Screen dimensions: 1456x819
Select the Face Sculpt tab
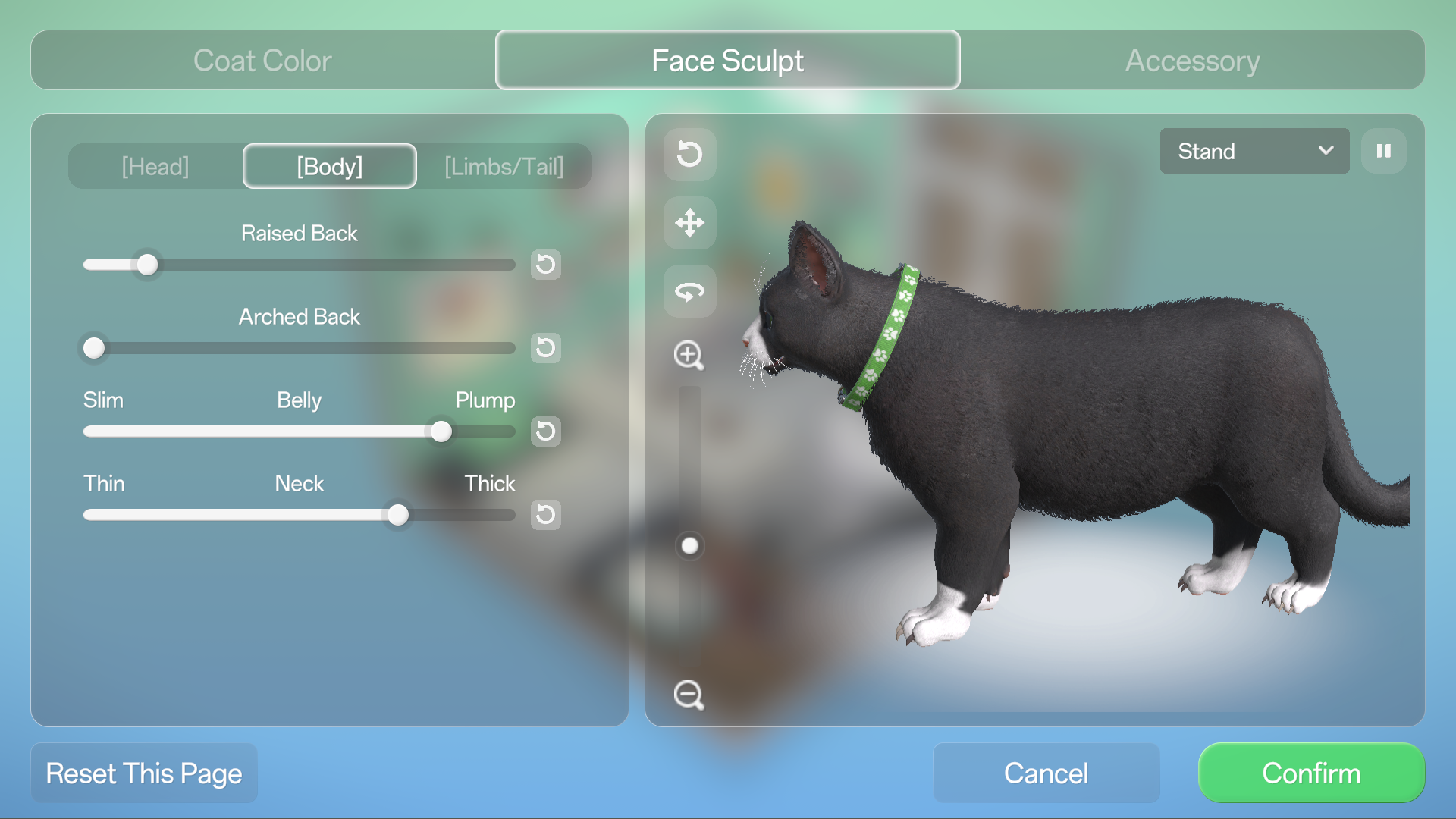tap(727, 61)
